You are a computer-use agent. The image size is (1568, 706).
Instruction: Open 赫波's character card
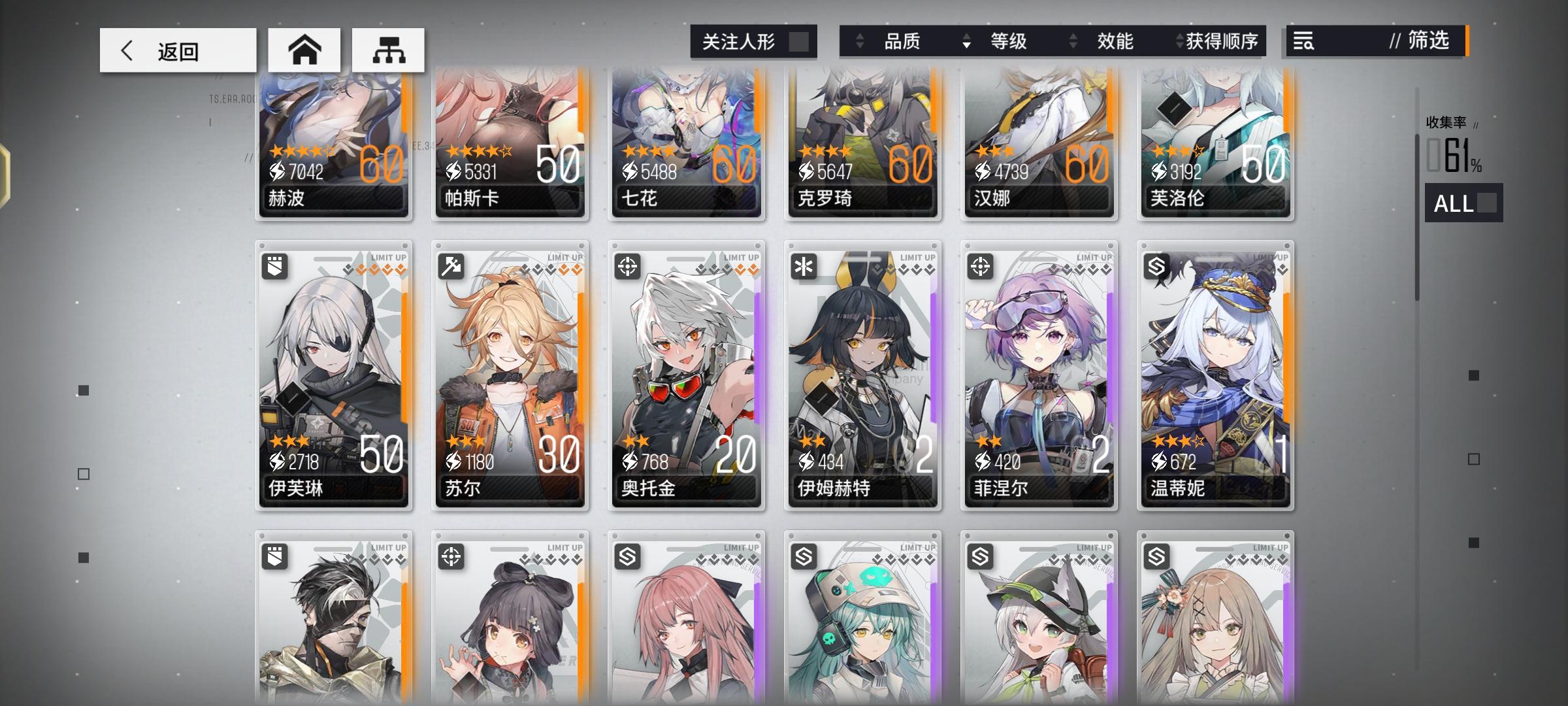click(333, 144)
